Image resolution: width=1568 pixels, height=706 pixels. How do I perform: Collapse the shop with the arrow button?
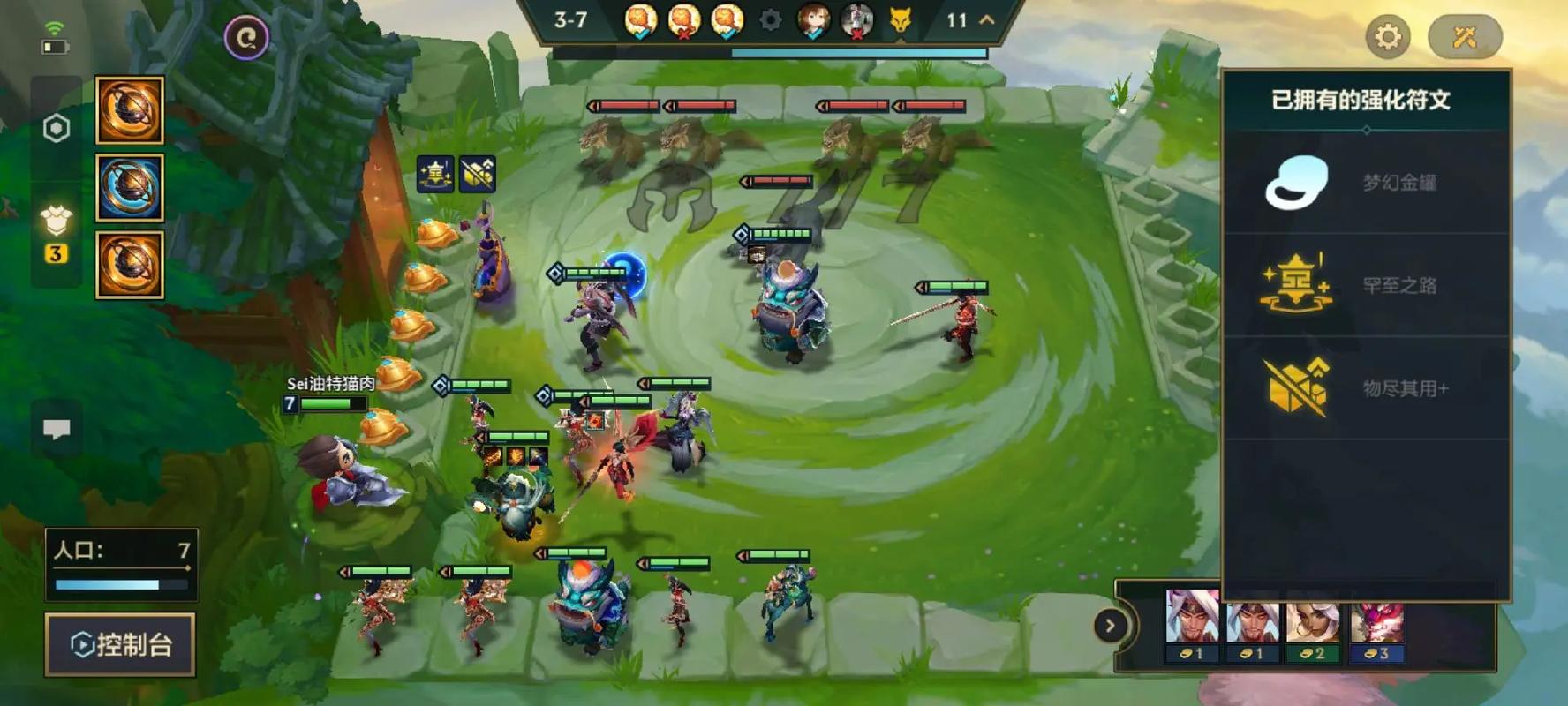(x=1110, y=626)
